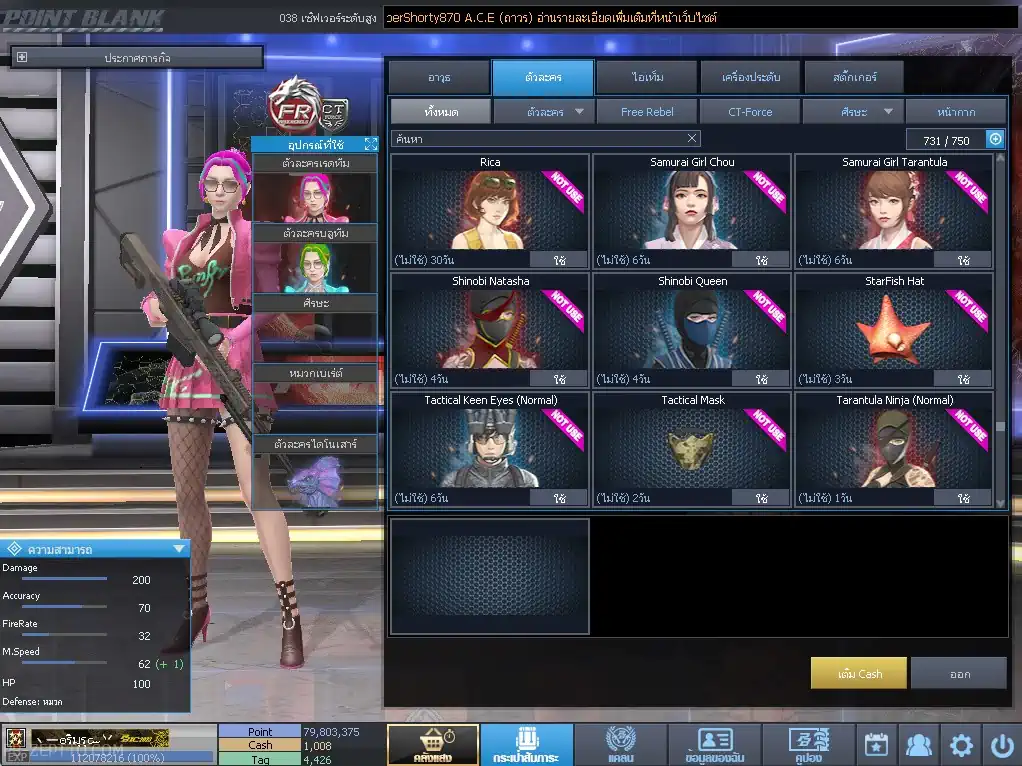Clear the search box with the X

click(x=692, y=139)
